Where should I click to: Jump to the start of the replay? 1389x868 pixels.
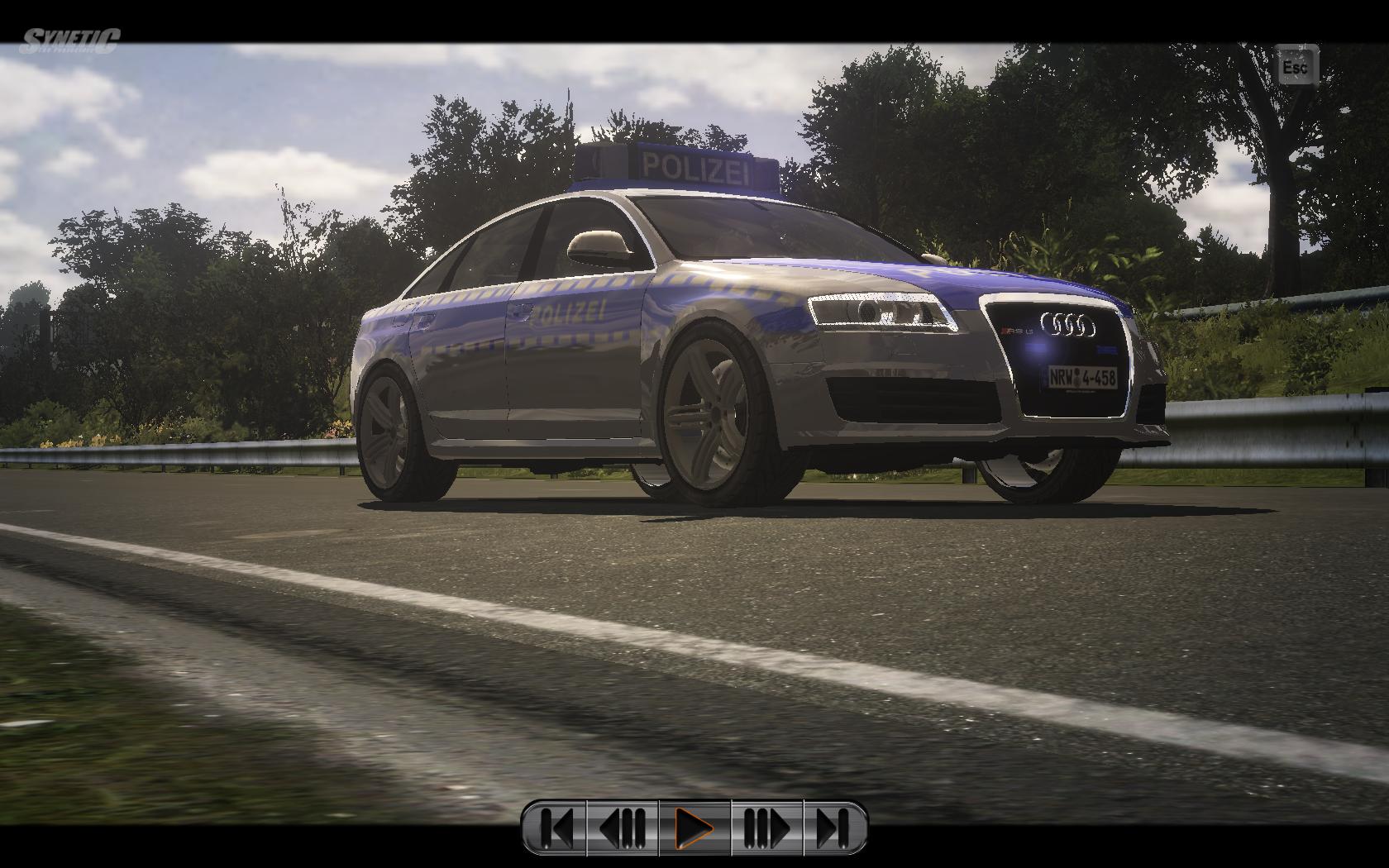556,827
